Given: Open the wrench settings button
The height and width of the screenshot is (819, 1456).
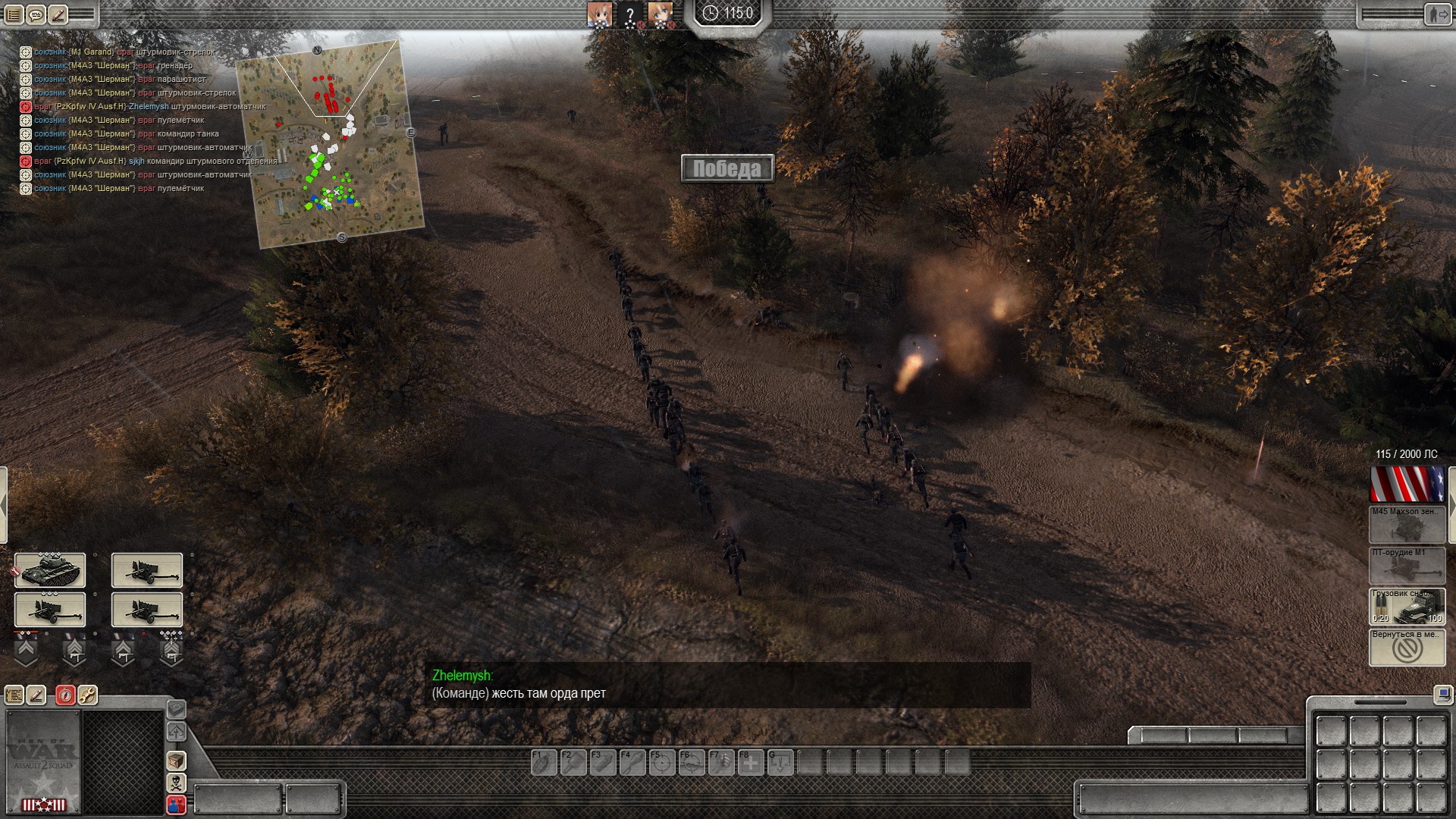Looking at the screenshot, I should tap(88, 695).
